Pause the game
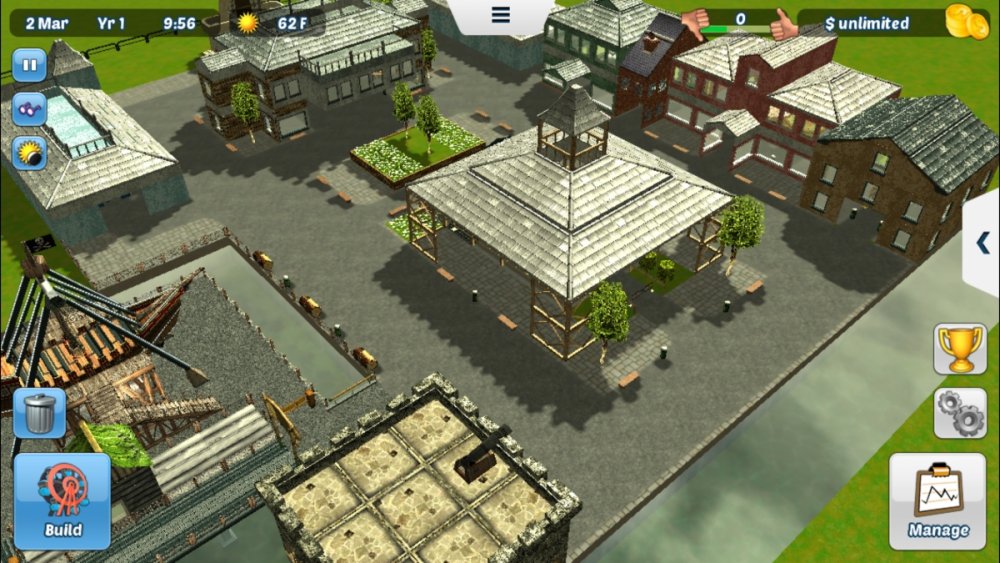 pyautogui.click(x=30, y=66)
